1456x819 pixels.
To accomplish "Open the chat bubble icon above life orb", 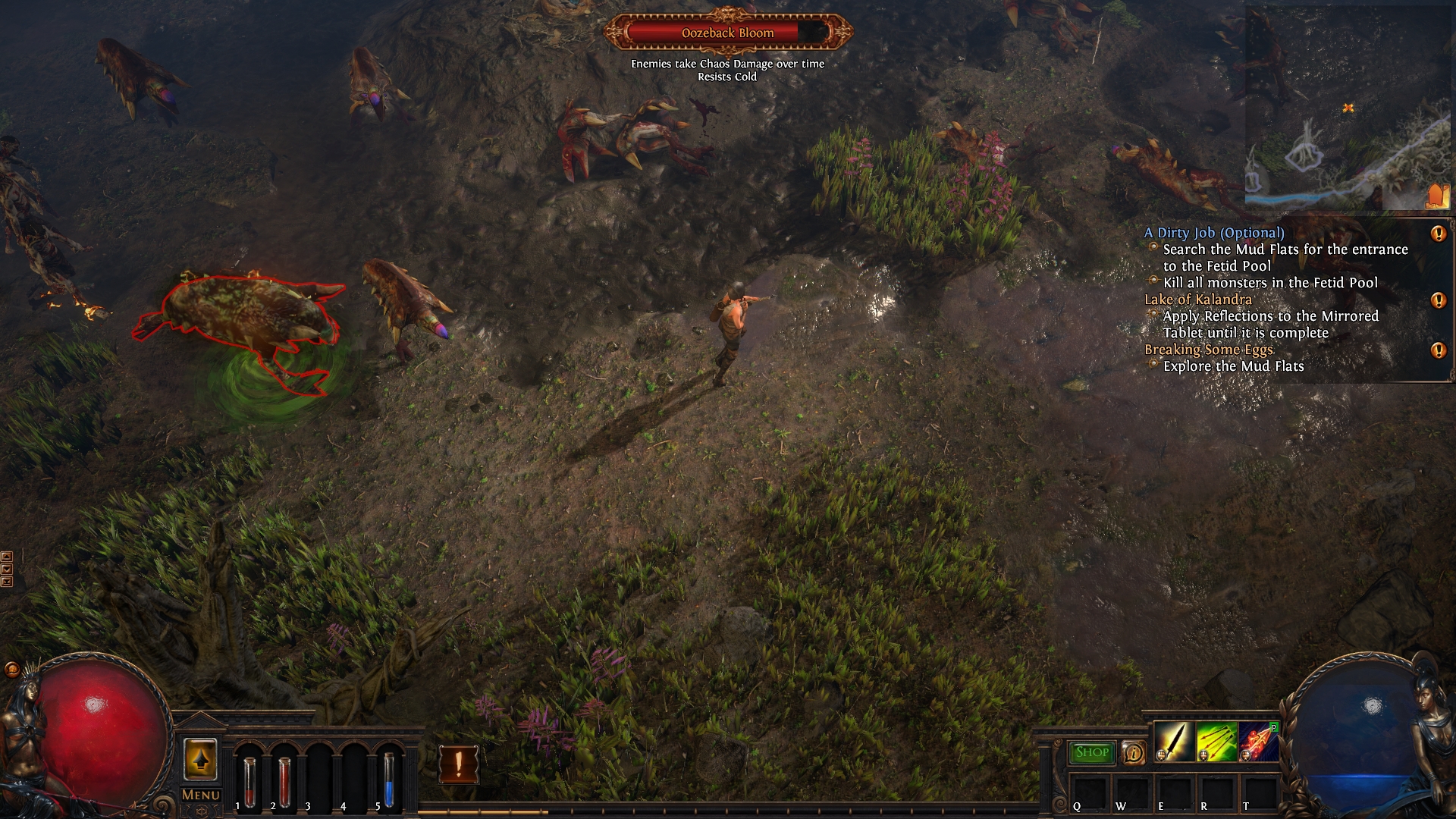I will 12,669.
